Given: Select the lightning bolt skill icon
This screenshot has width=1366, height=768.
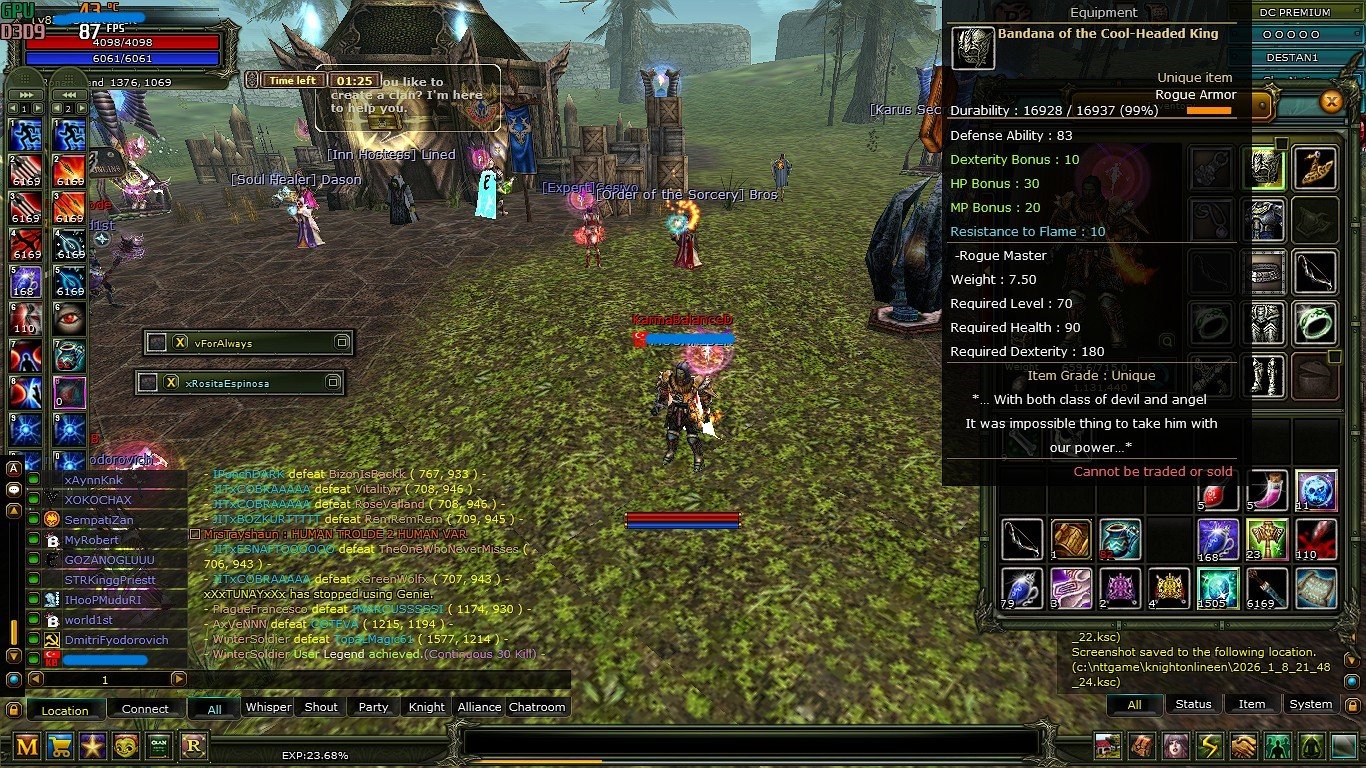Looking at the screenshot, I should (x=1211, y=745).
